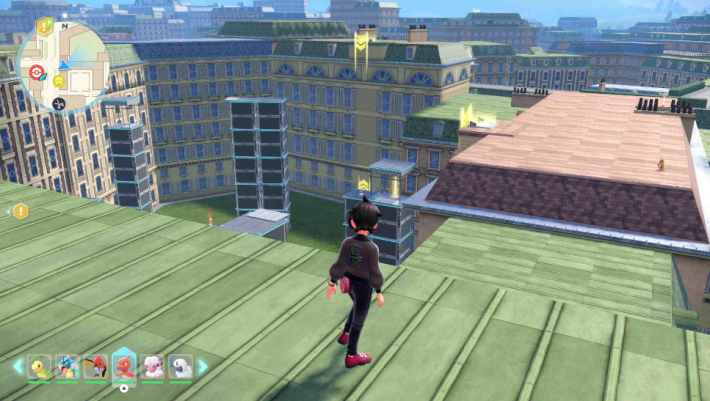Click the dark scissors marker on the minimap
Viewport: 710px width, 401px height.
(x=58, y=103)
